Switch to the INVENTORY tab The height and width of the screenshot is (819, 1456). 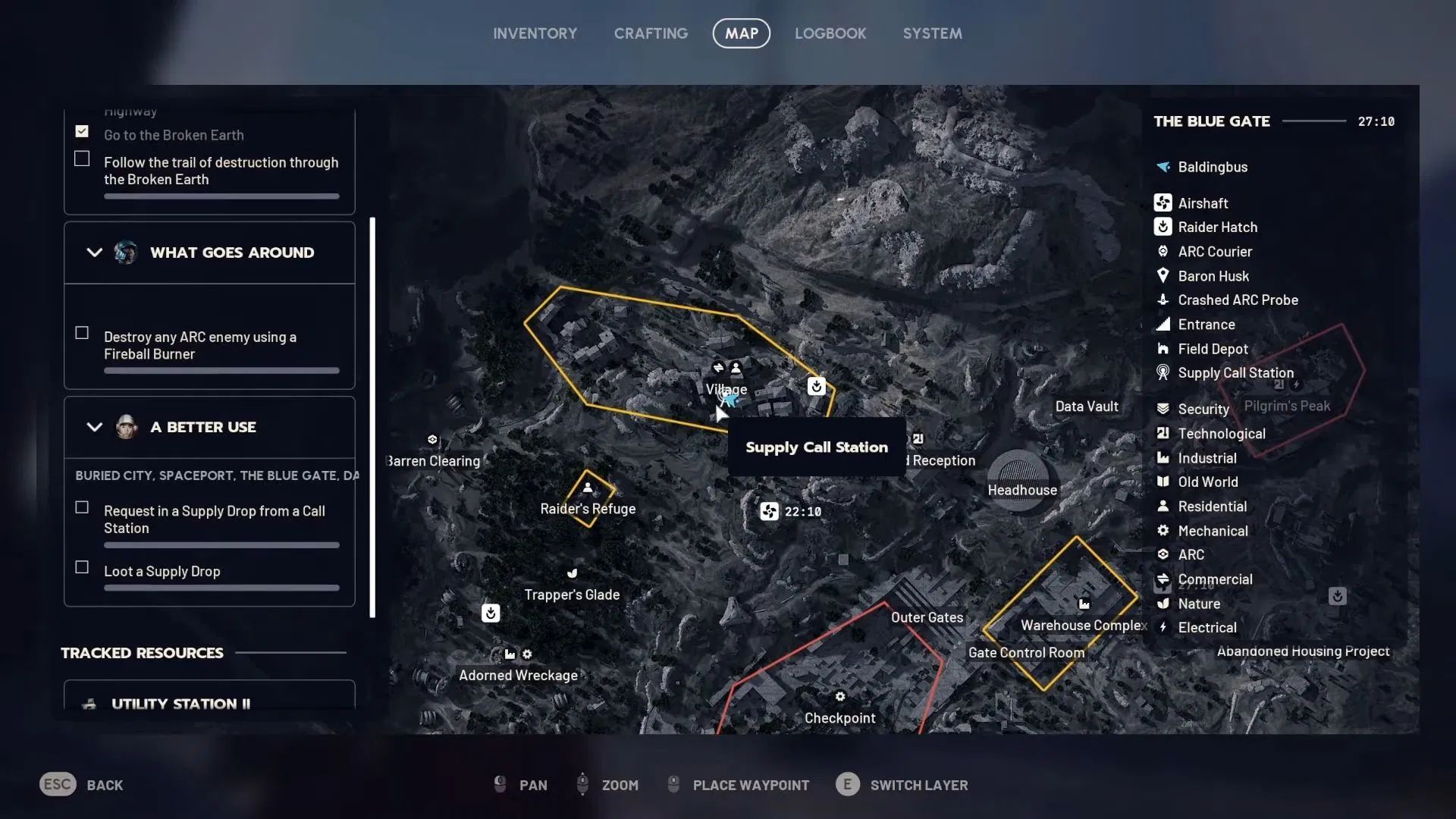coord(535,33)
